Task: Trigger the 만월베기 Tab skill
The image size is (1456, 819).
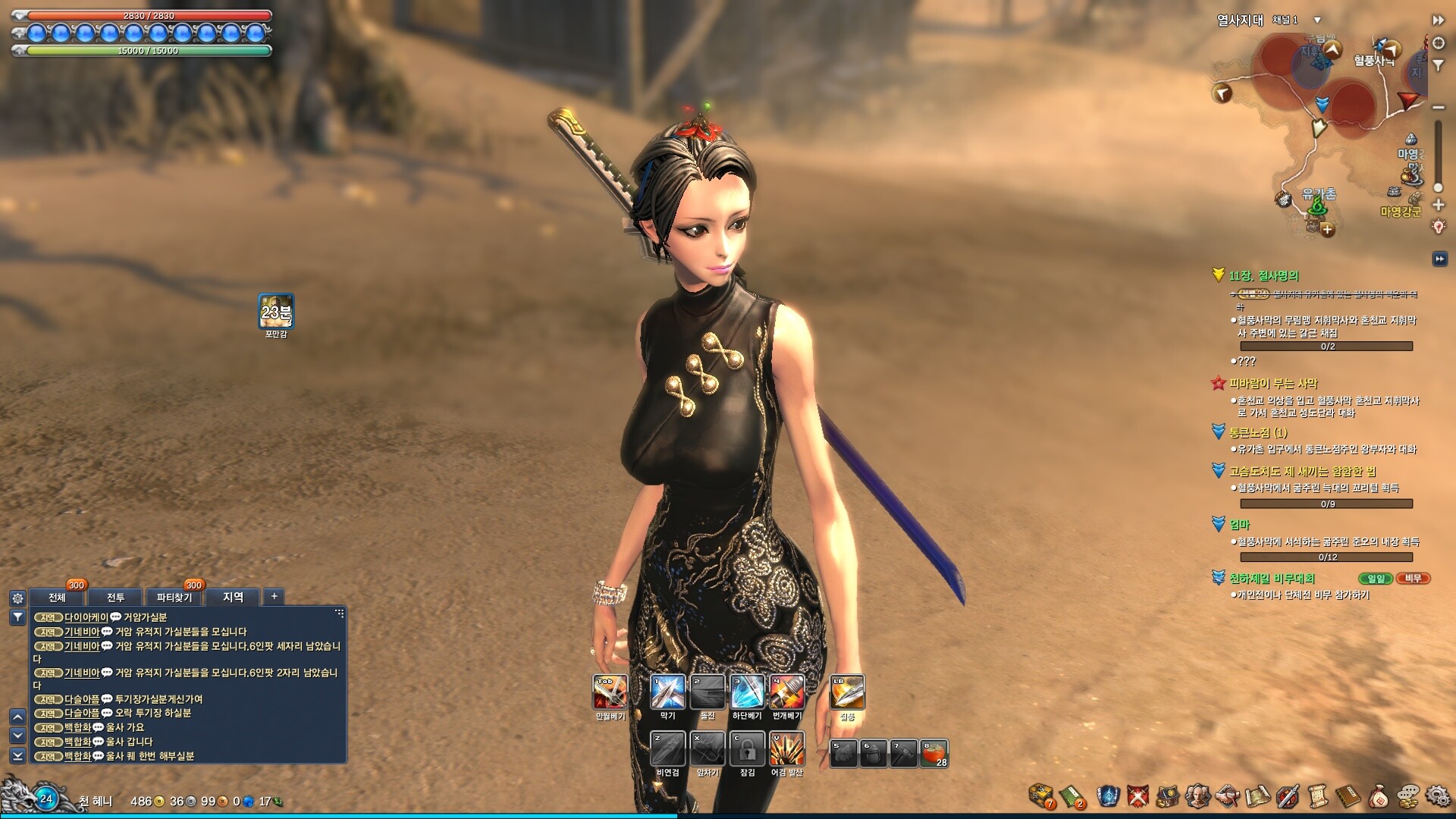Action: tap(610, 692)
